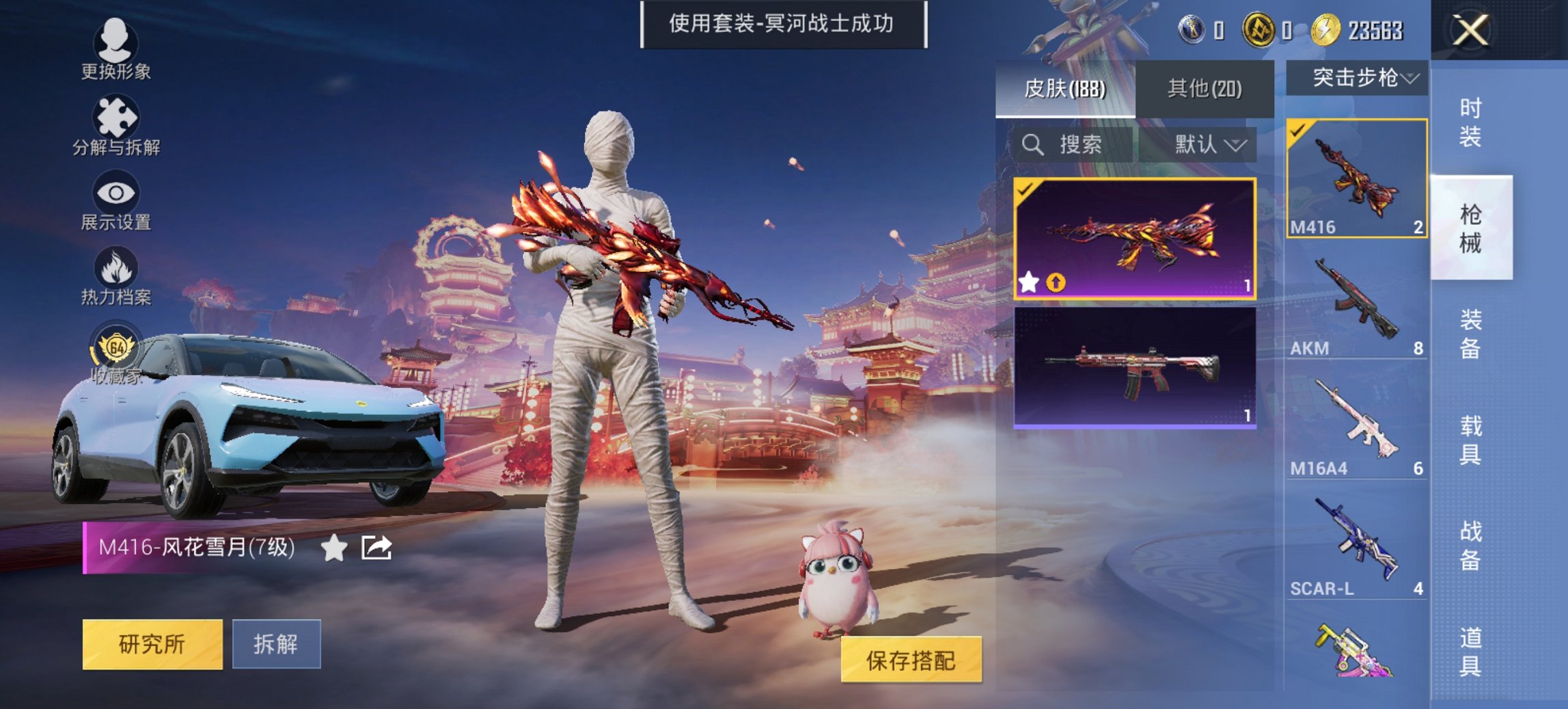Select the 分解与拆解 dismantle icon
This screenshot has width=1568, height=709.
[116, 126]
